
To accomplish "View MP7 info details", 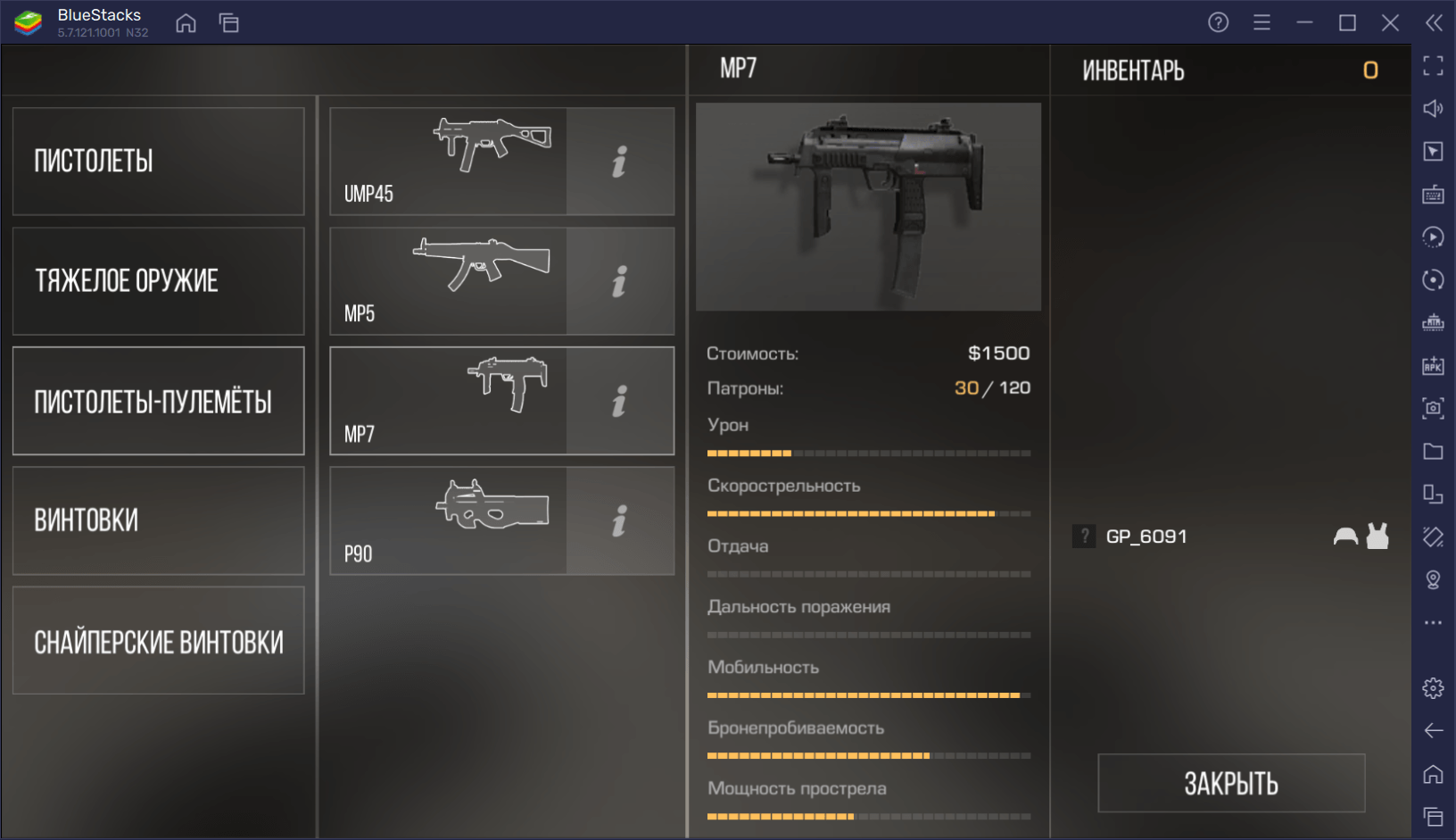I will 620,401.
